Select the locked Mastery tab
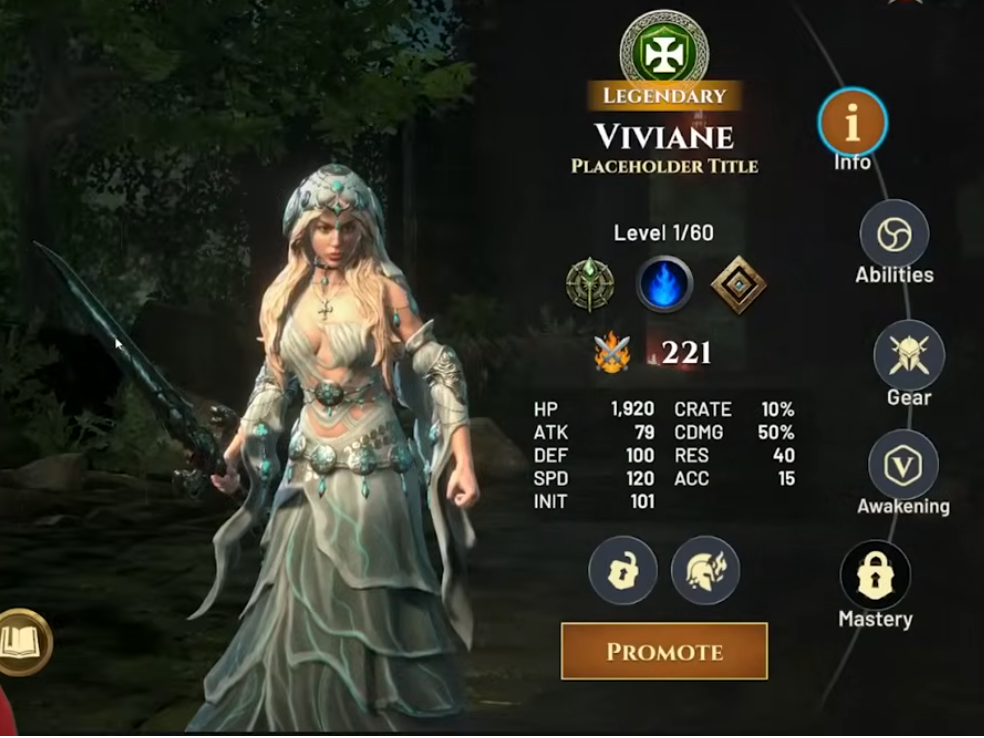Image resolution: width=984 pixels, height=738 pixels. click(875, 576)
